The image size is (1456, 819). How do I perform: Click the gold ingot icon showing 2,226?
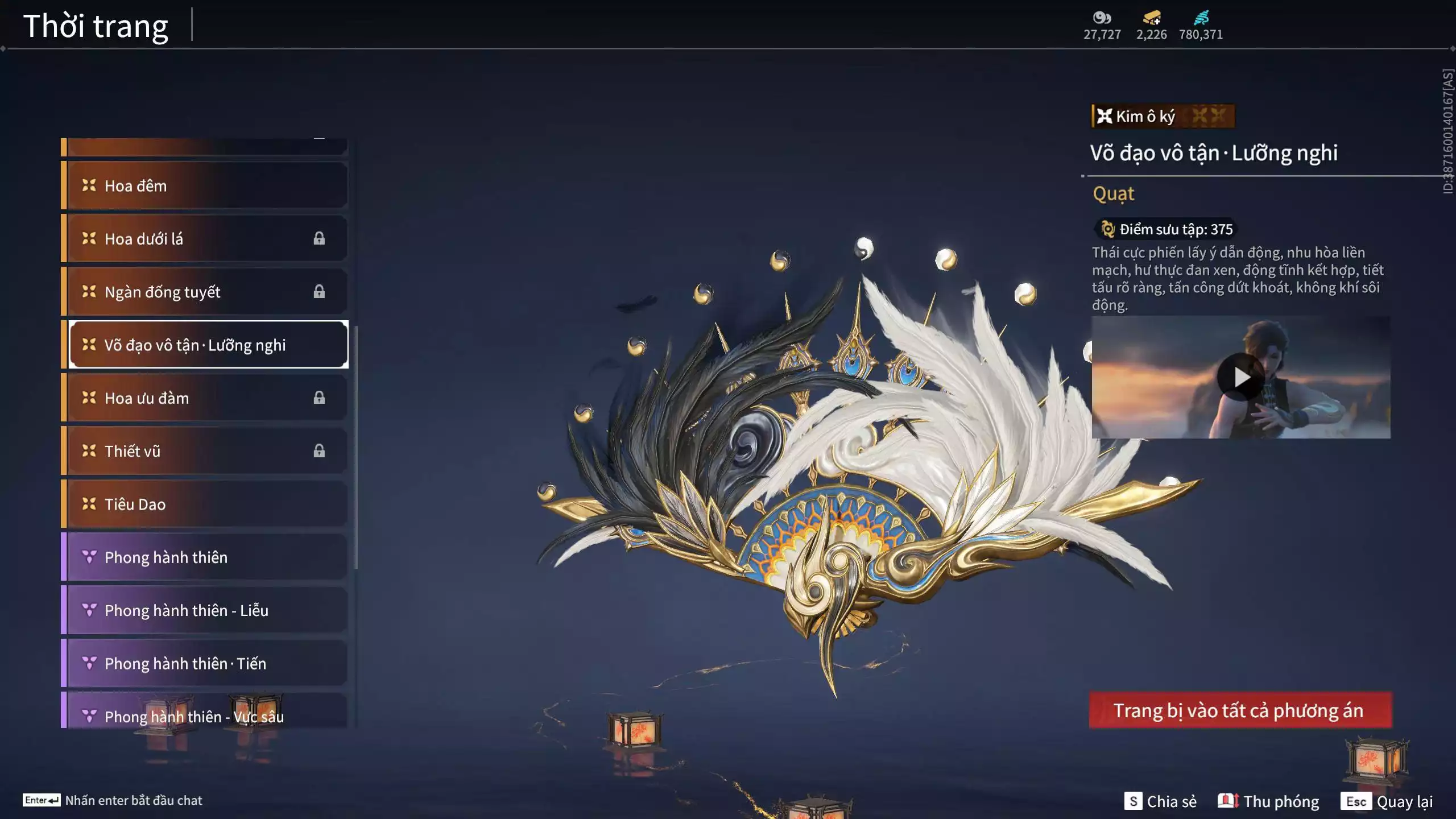point(1150,19)
